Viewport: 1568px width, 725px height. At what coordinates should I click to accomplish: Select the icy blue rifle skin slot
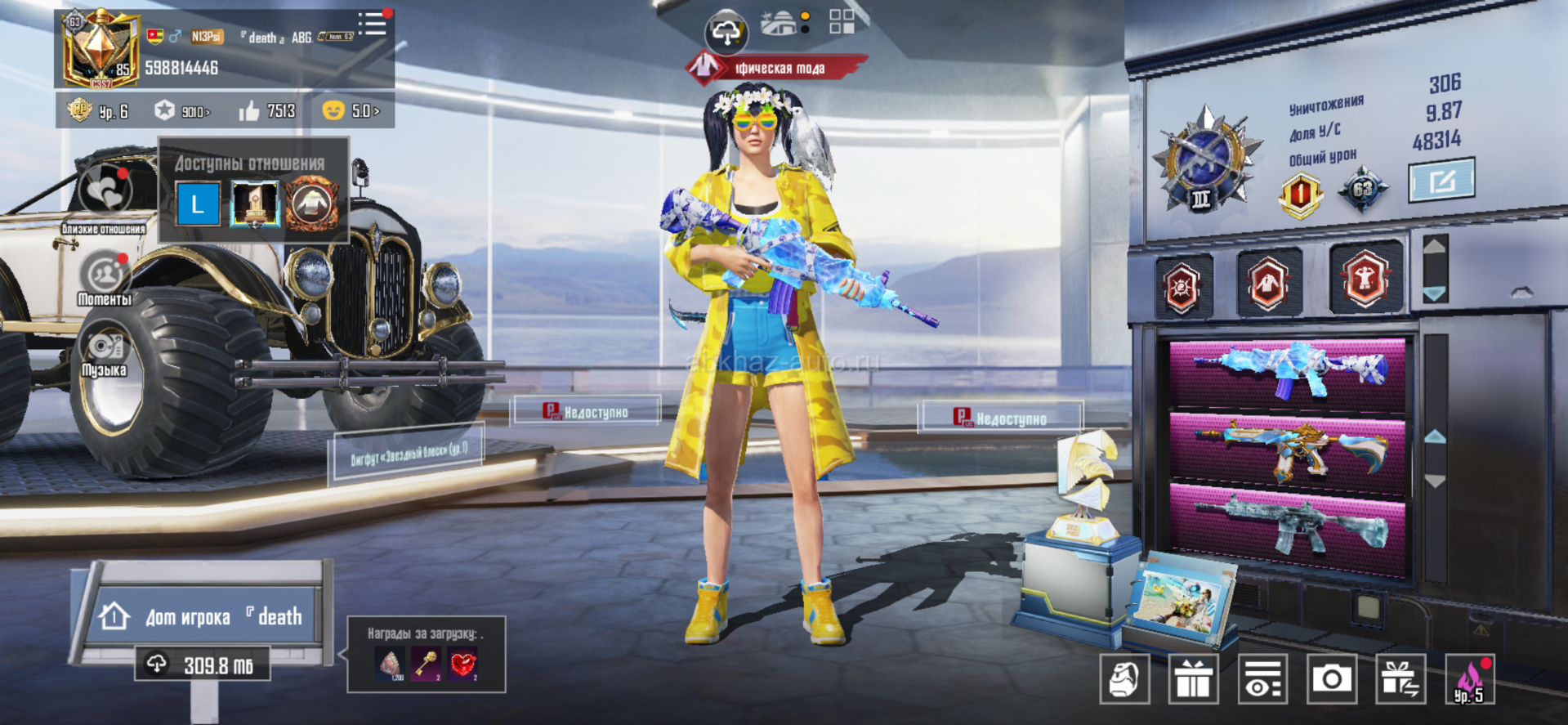coord(1287,372)
